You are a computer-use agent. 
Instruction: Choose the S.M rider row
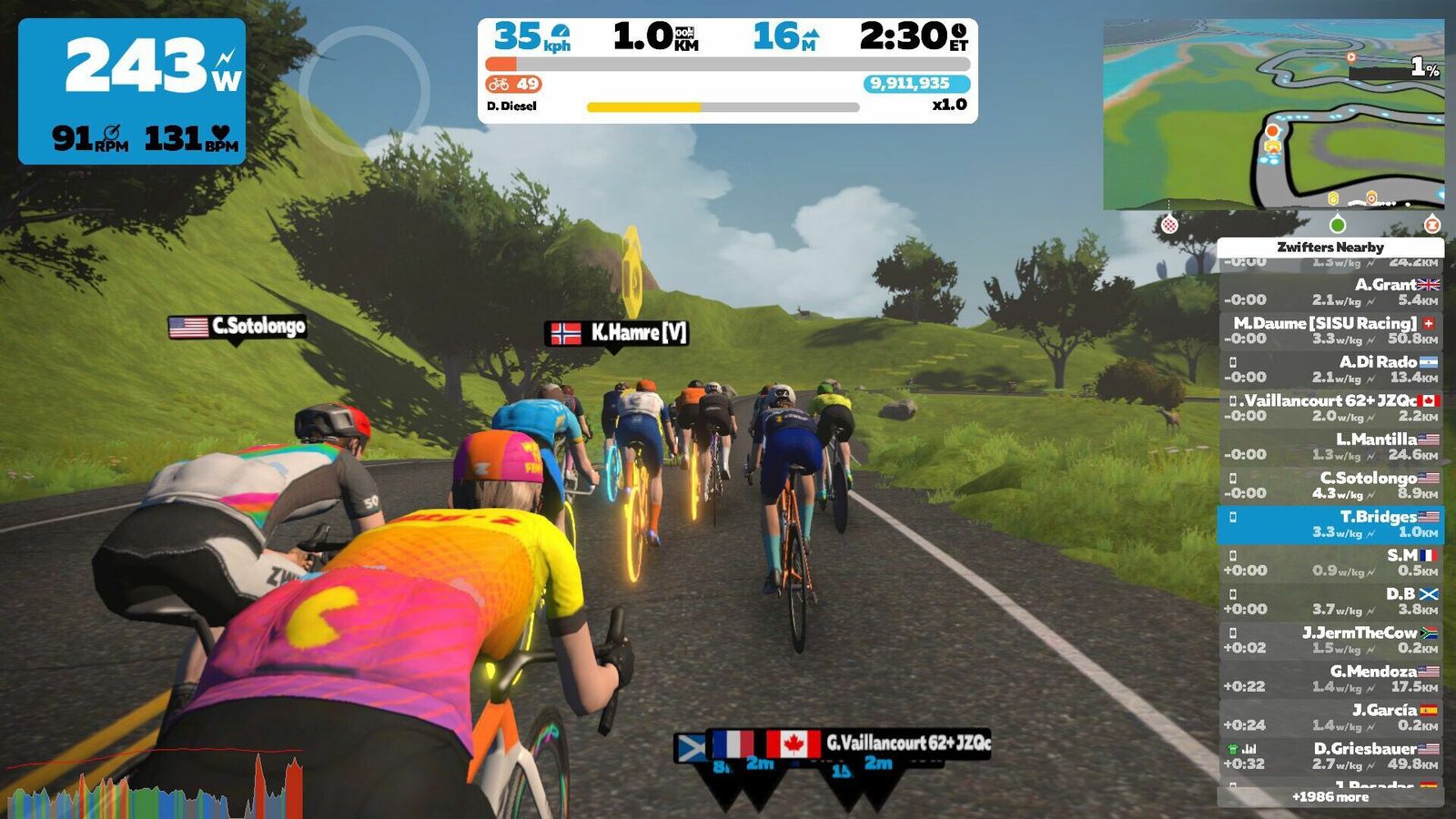coord(1330,562)
